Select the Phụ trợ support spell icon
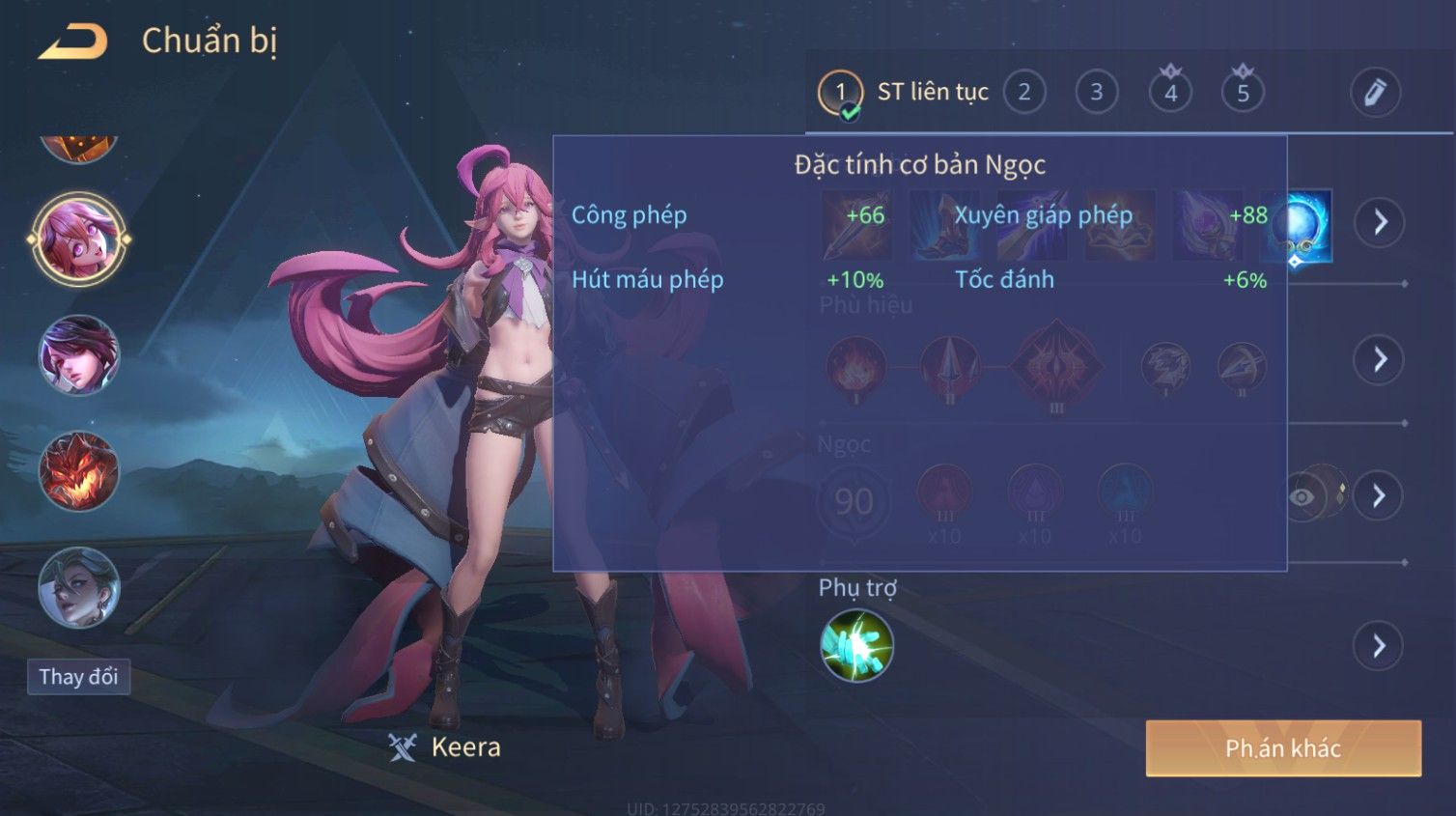Viewport: 1456px width, 816px height. tap(856, 646)
